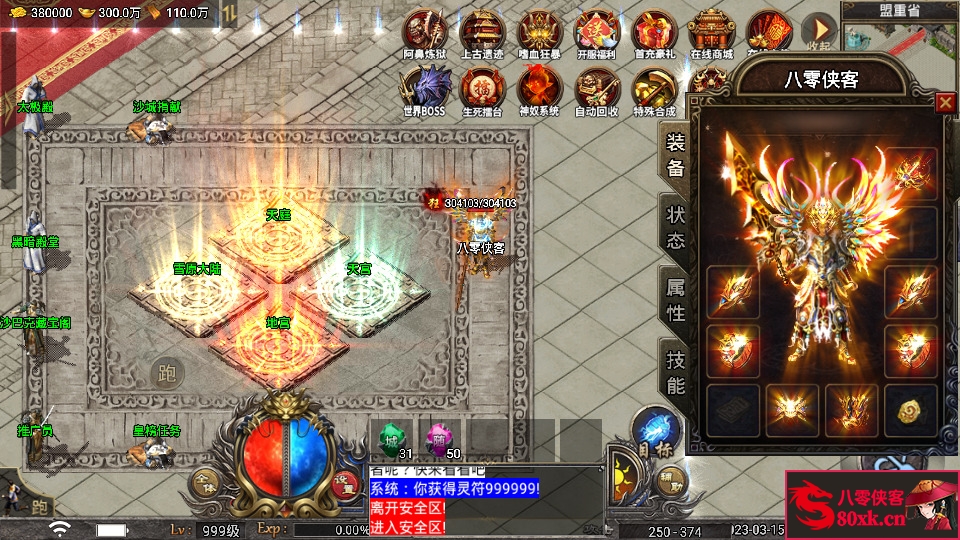Open the 特殊合成 crafting icon
This screenshot has width=960, height=540.
coord(654,88)
